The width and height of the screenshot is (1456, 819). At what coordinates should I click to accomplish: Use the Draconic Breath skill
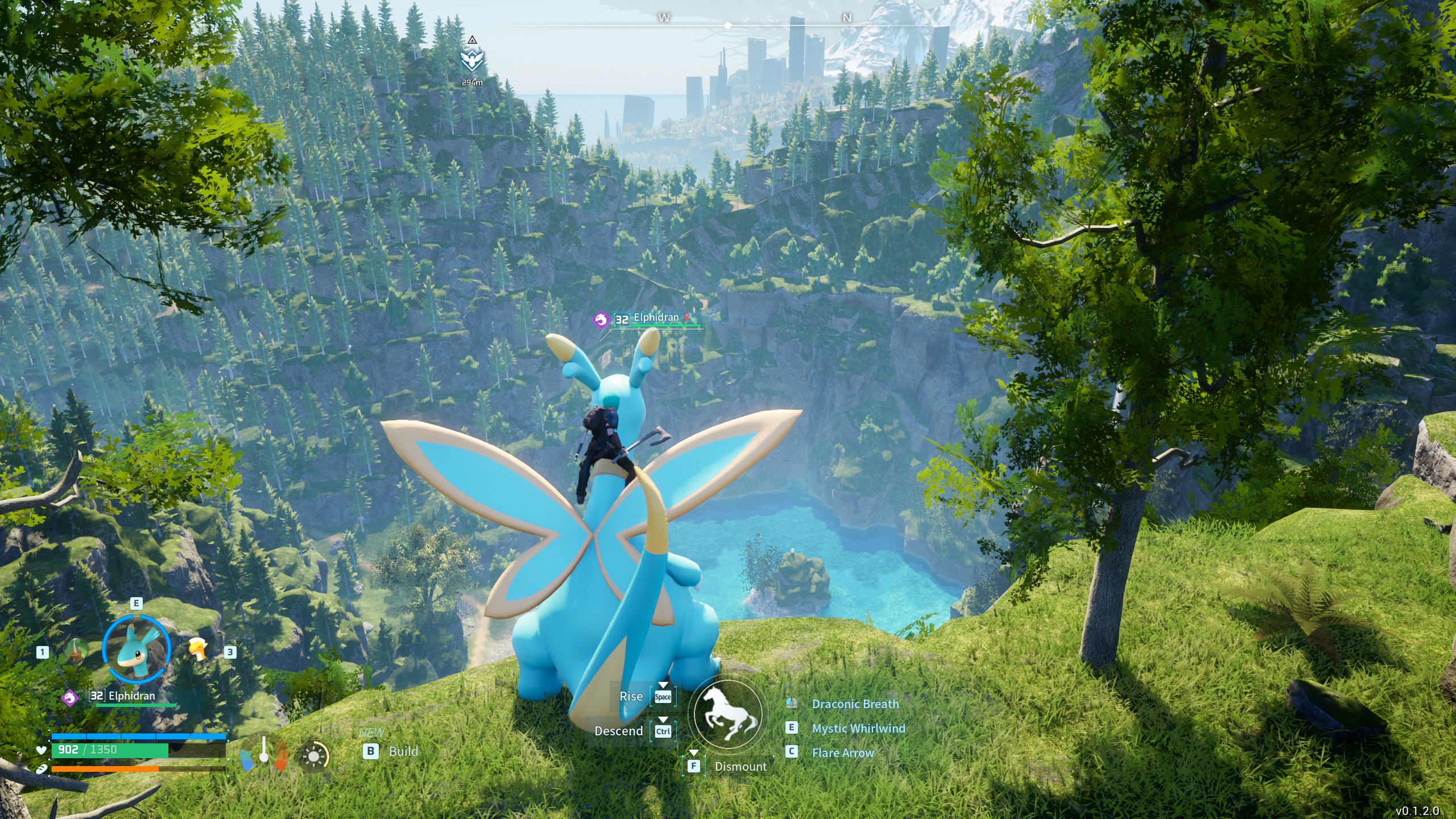coord(855,704)
